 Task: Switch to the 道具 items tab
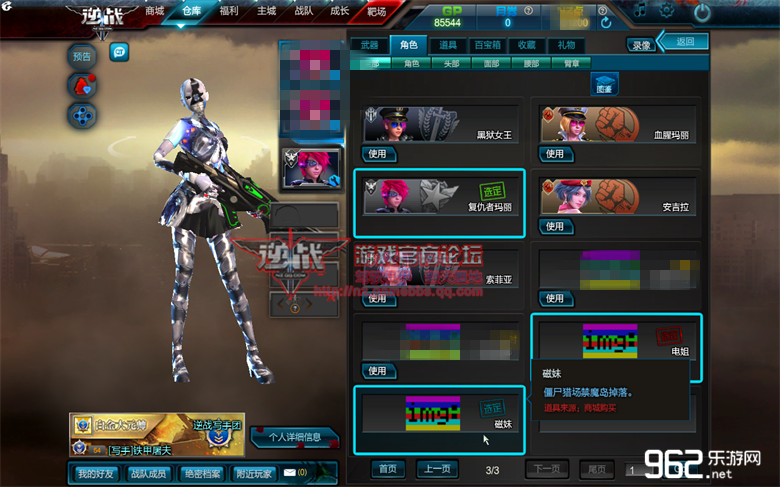(447, 45)
